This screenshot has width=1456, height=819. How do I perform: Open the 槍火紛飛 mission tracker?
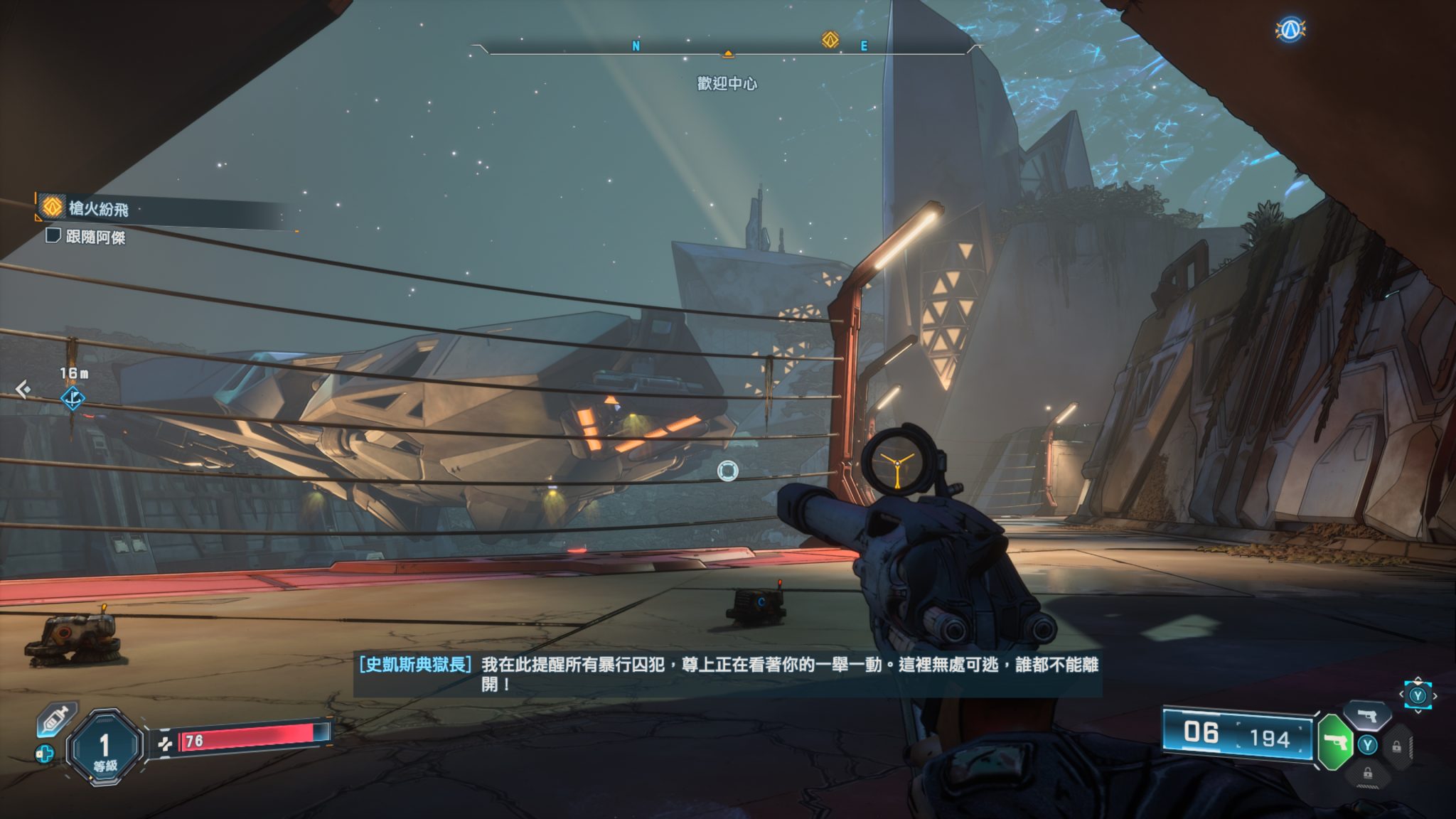tap(99, 208)
